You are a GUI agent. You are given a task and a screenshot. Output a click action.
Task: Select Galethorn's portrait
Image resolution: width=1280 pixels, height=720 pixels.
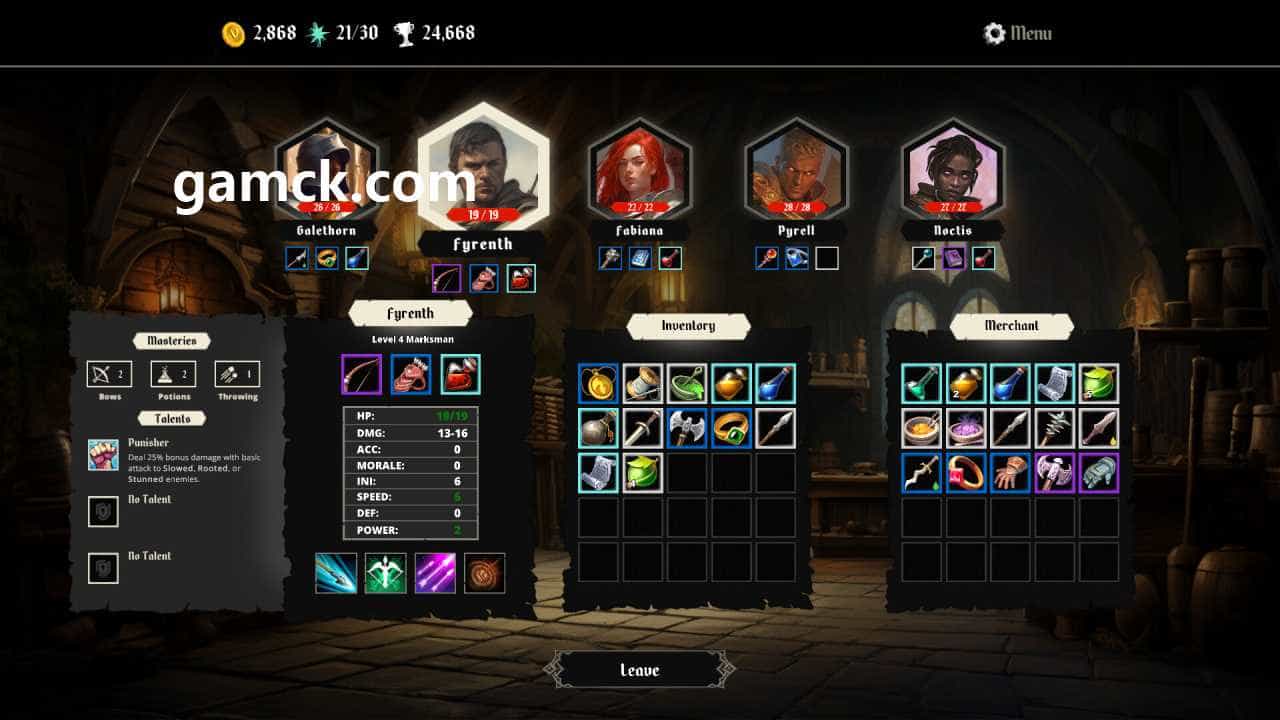tap(326, 170)
